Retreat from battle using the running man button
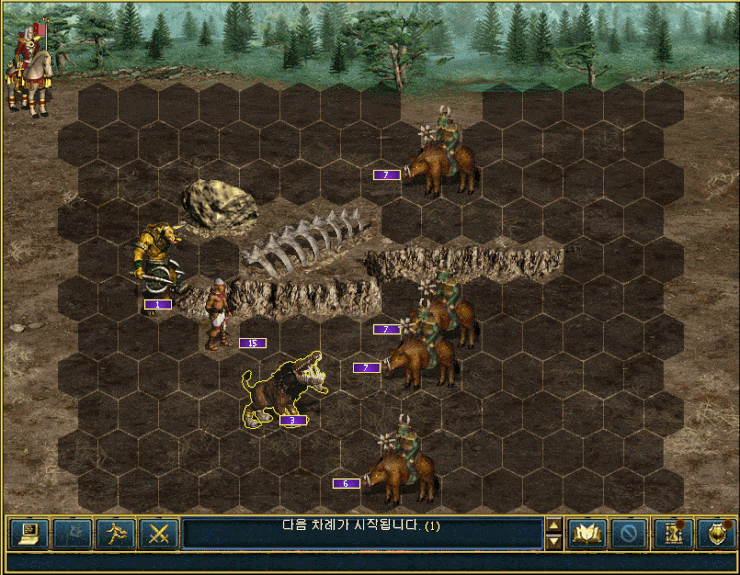The width and height of the screenshot is (740, 575). click(114, 533)
